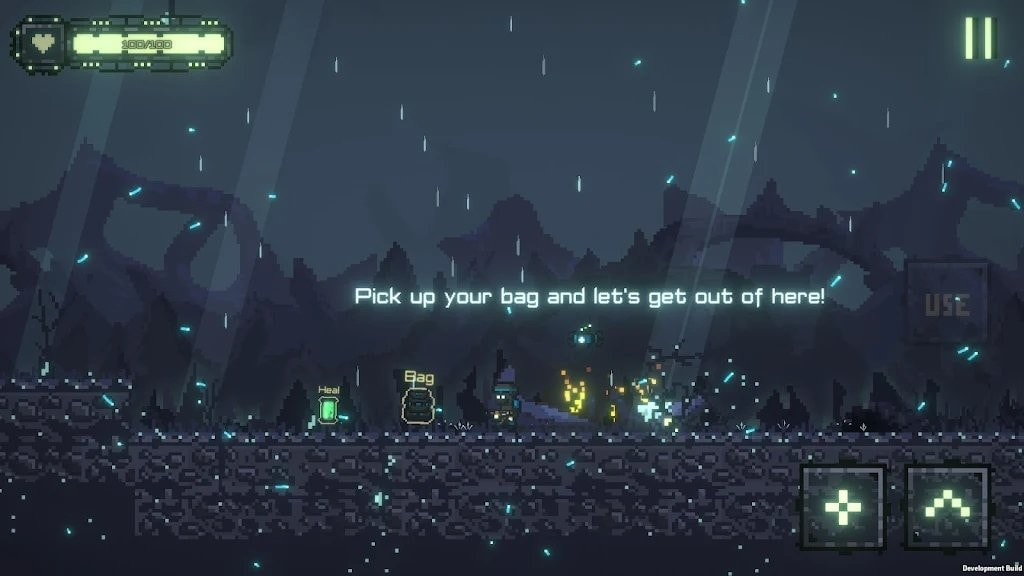The width and height of the screenshot is (1024, 576).
Task: Activate the four-dot attack button
Action: point(843,508)
